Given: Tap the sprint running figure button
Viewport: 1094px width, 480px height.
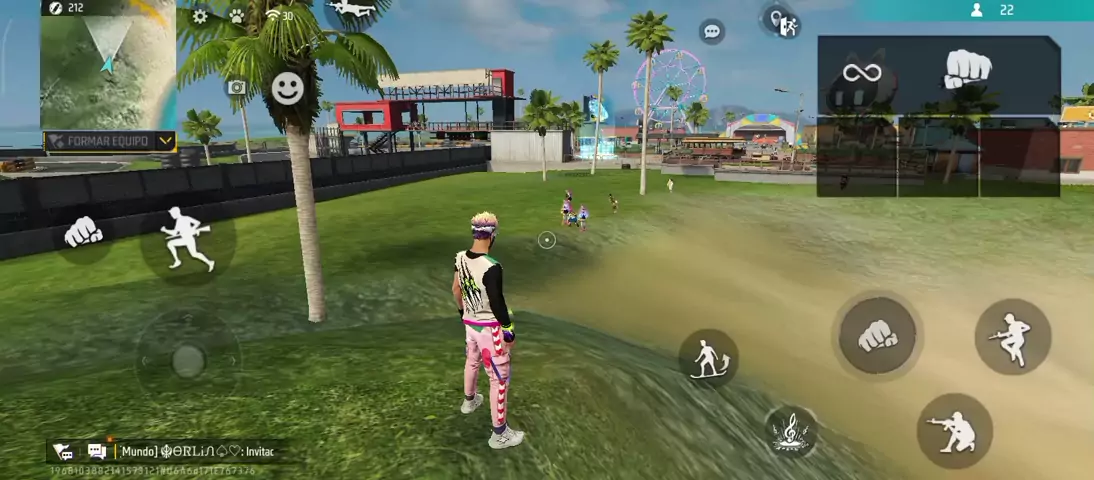Looking at the screenshot, I should coord(187,239).
